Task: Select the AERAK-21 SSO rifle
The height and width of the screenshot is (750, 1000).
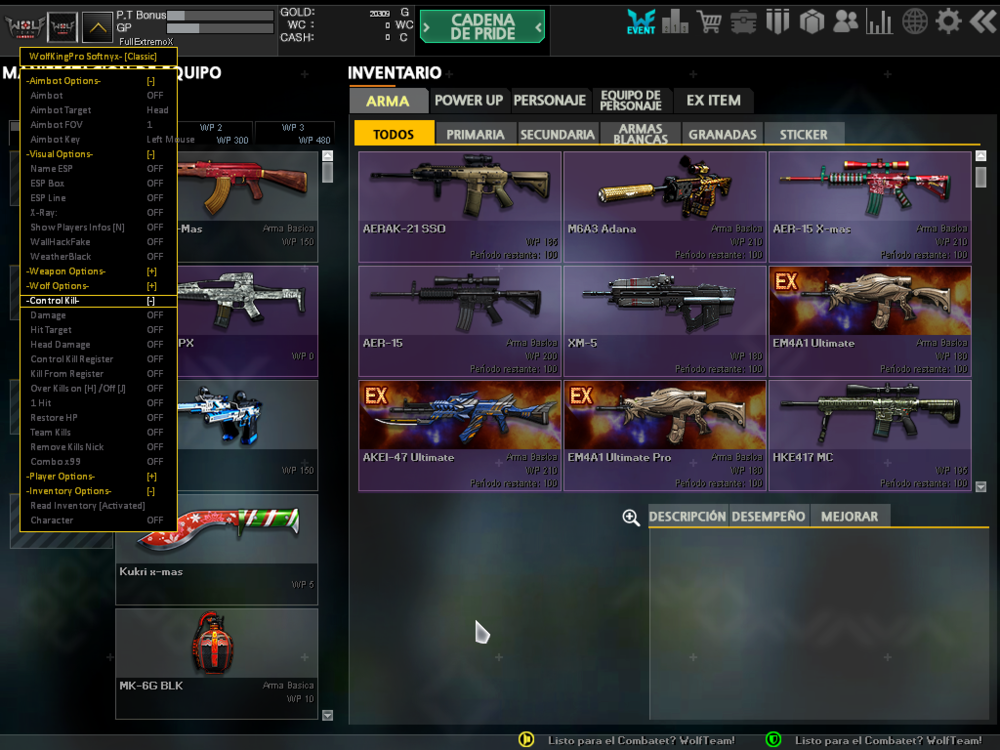Action: click(x=460, y=207)
